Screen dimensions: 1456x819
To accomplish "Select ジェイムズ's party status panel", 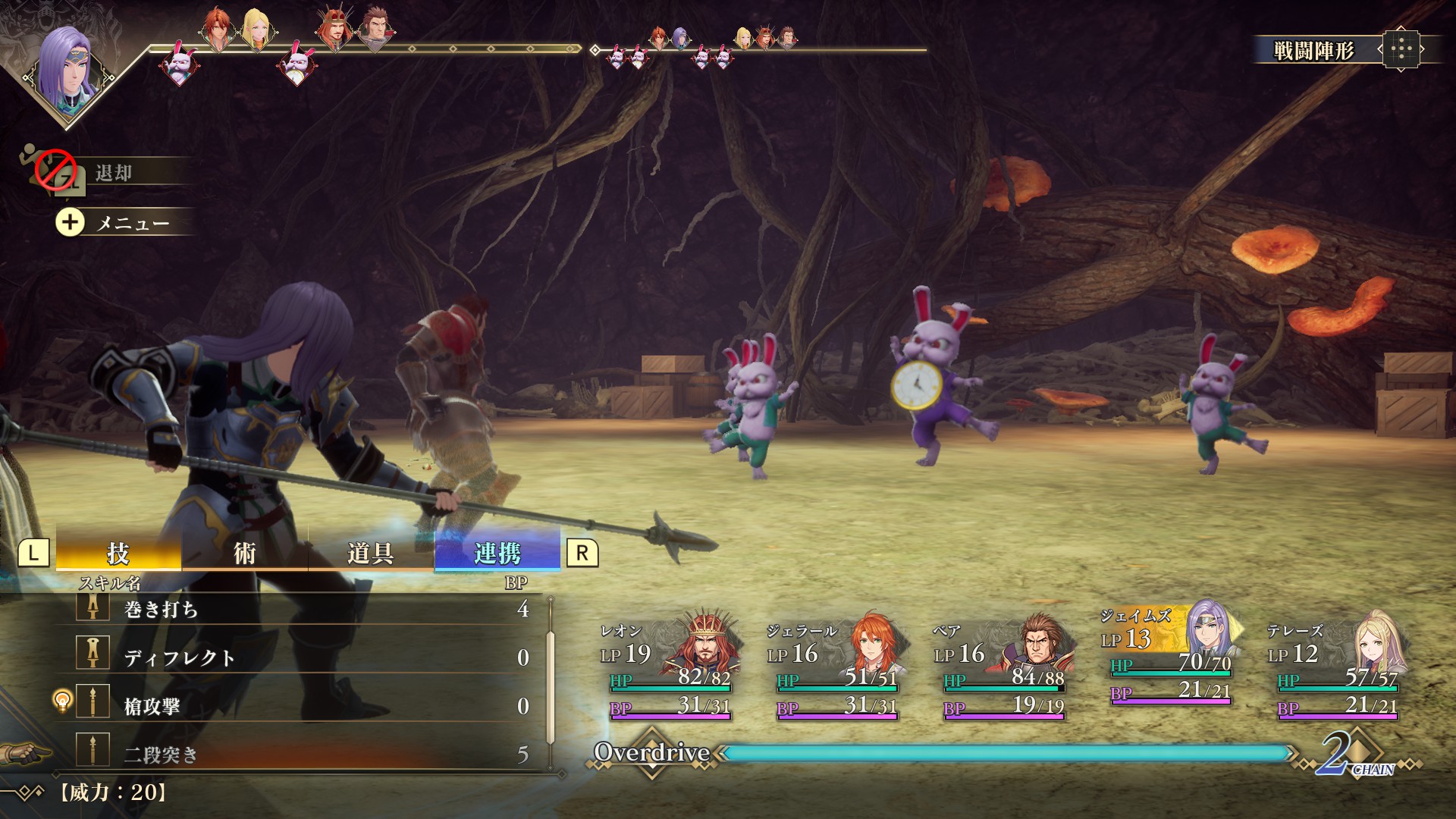I will pos(1169,656).
